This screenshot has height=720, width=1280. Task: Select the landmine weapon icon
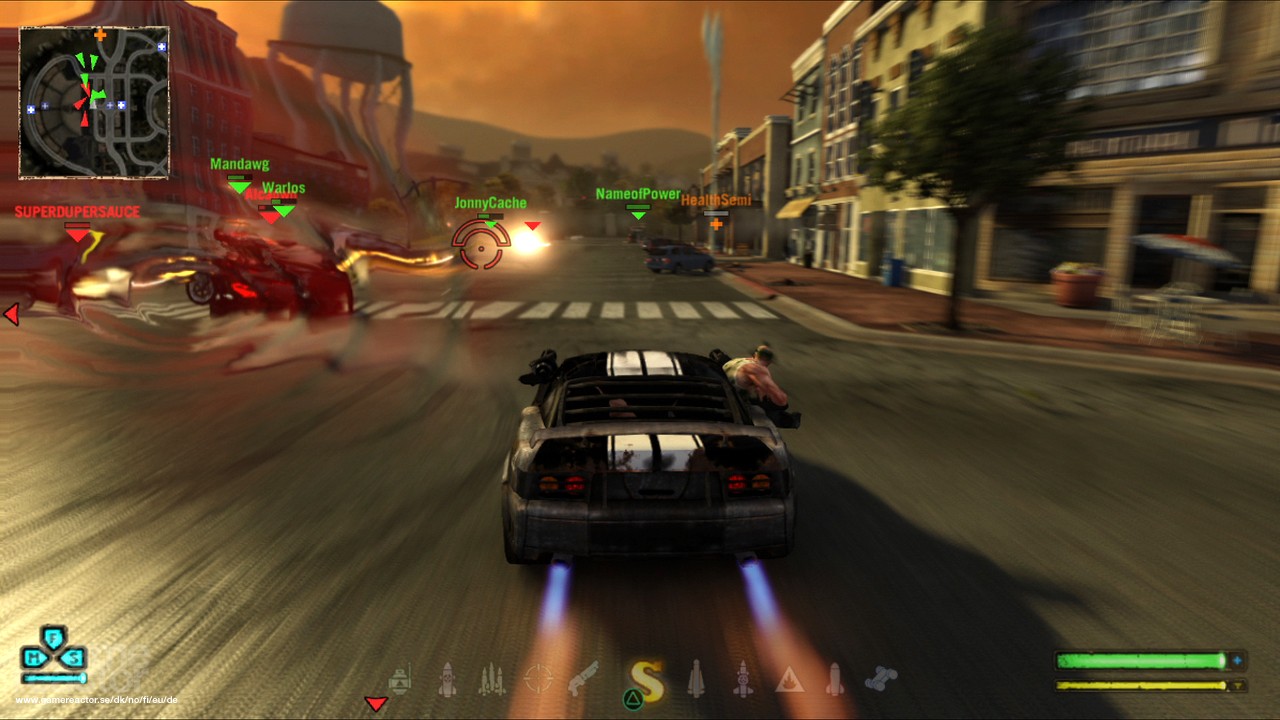tap(400, 678)
